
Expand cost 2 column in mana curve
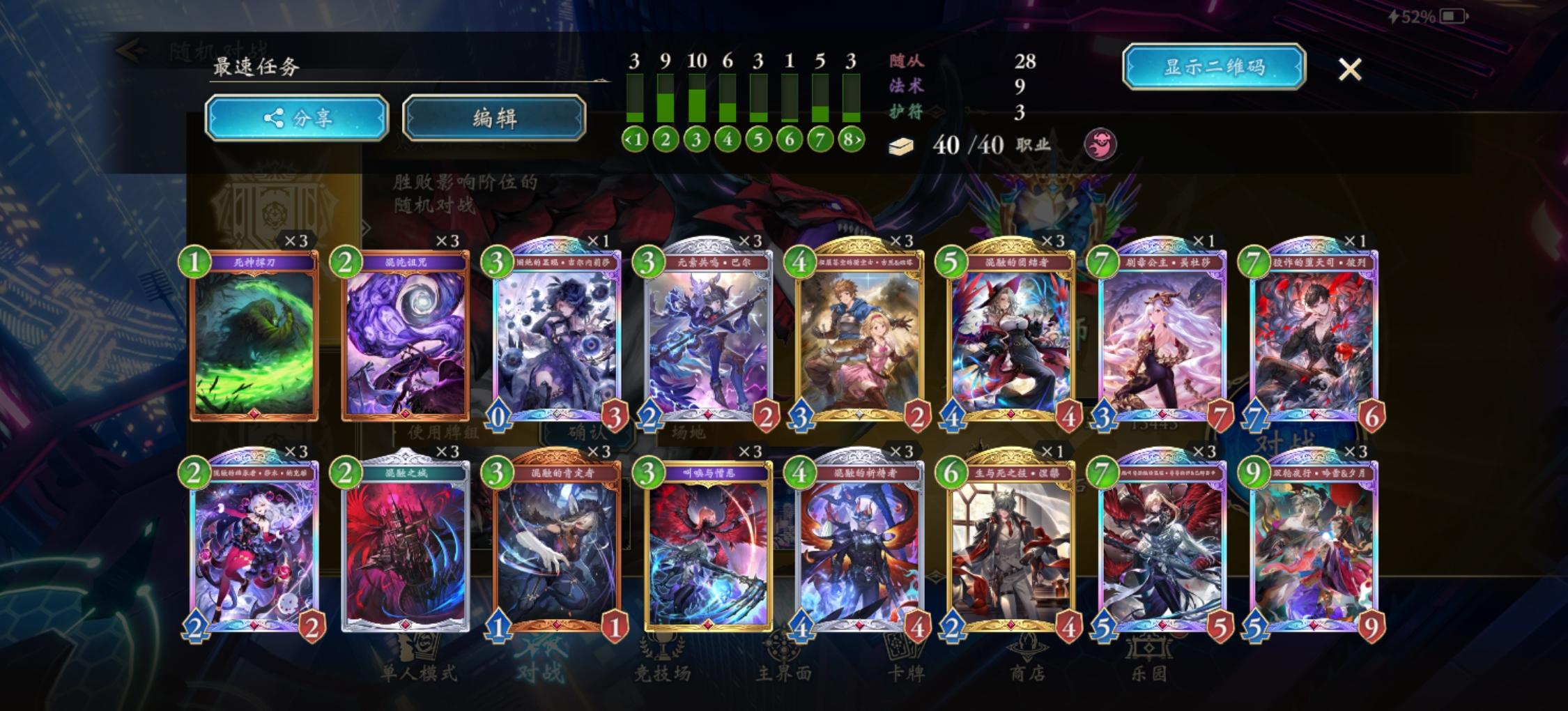coord(666,139)
